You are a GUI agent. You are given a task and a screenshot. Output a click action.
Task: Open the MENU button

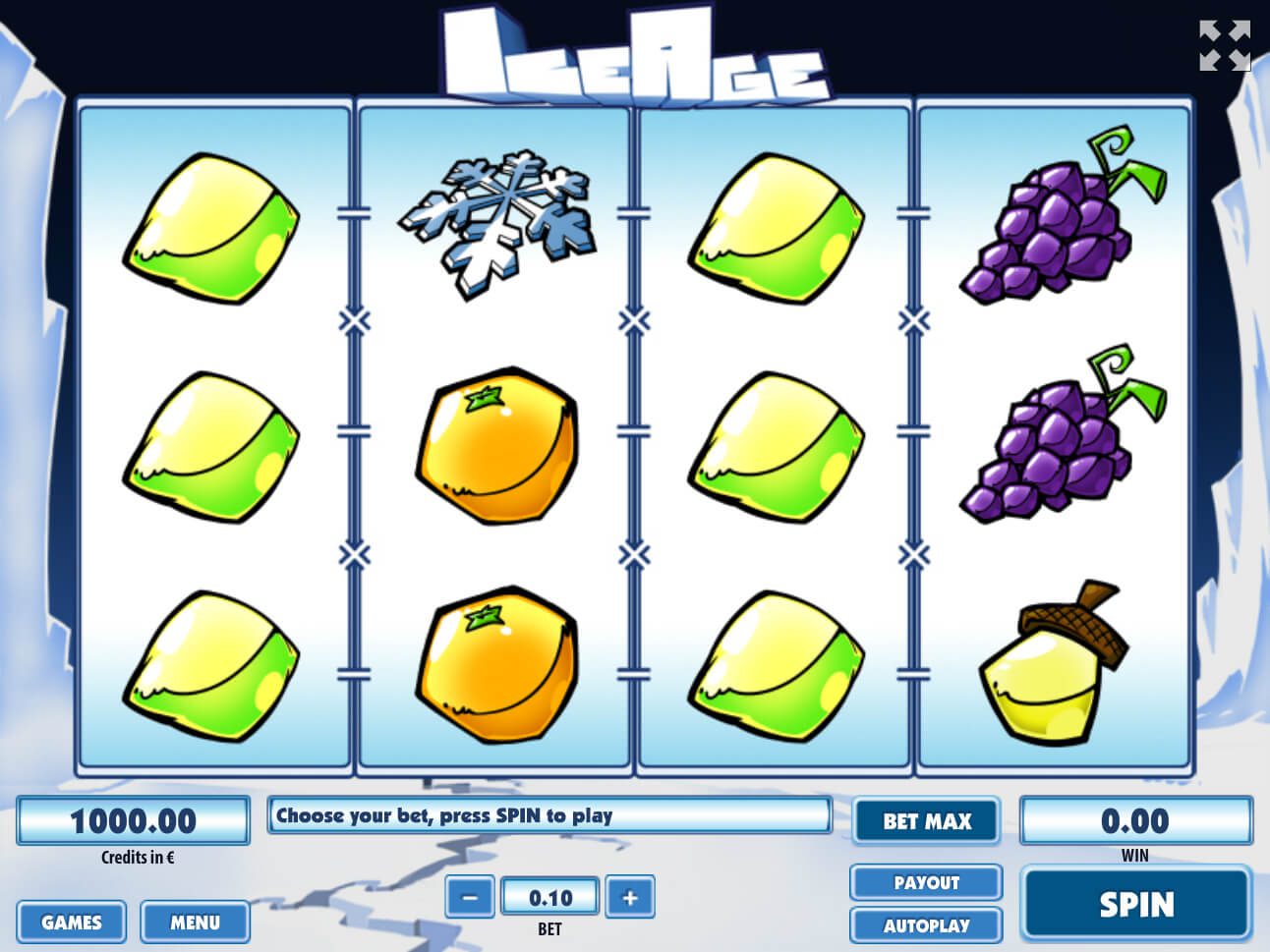click(195, 922)
